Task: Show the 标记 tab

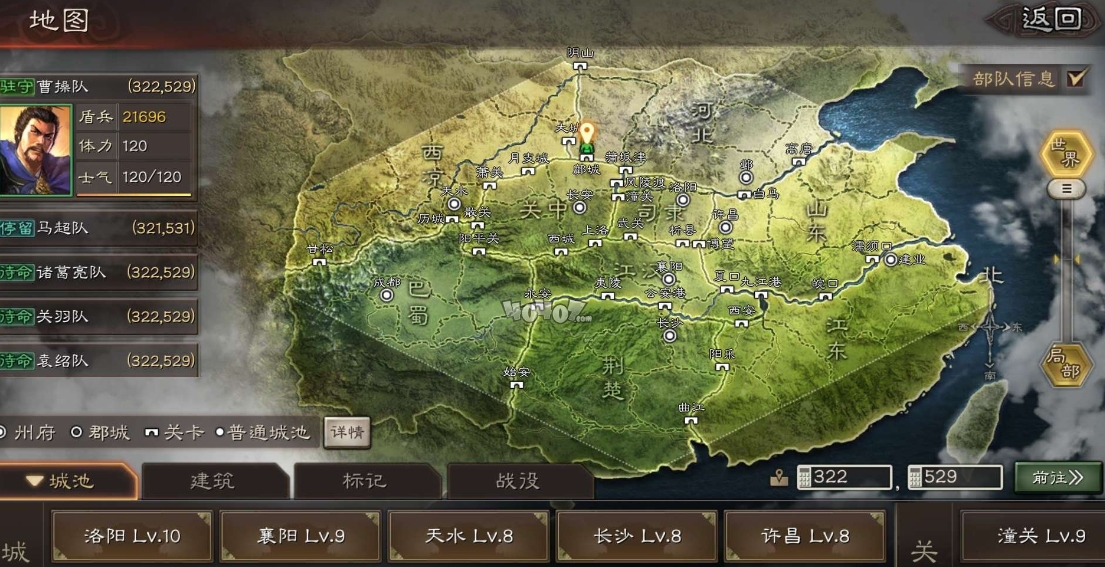Action: 364,481
